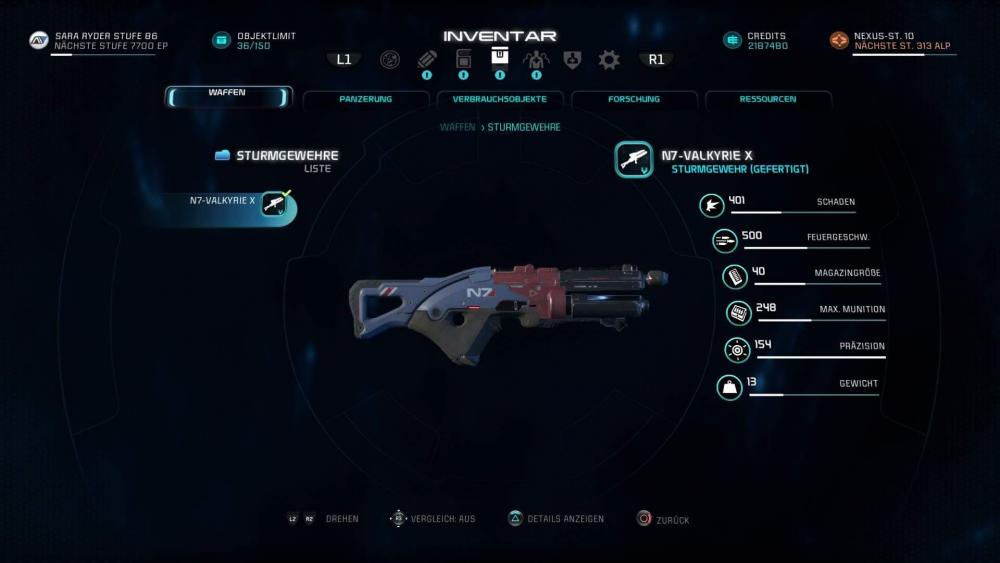Screen dimensions: 1000x563
Task: Show the Forschung tab
Action: (x=633, y=99)
